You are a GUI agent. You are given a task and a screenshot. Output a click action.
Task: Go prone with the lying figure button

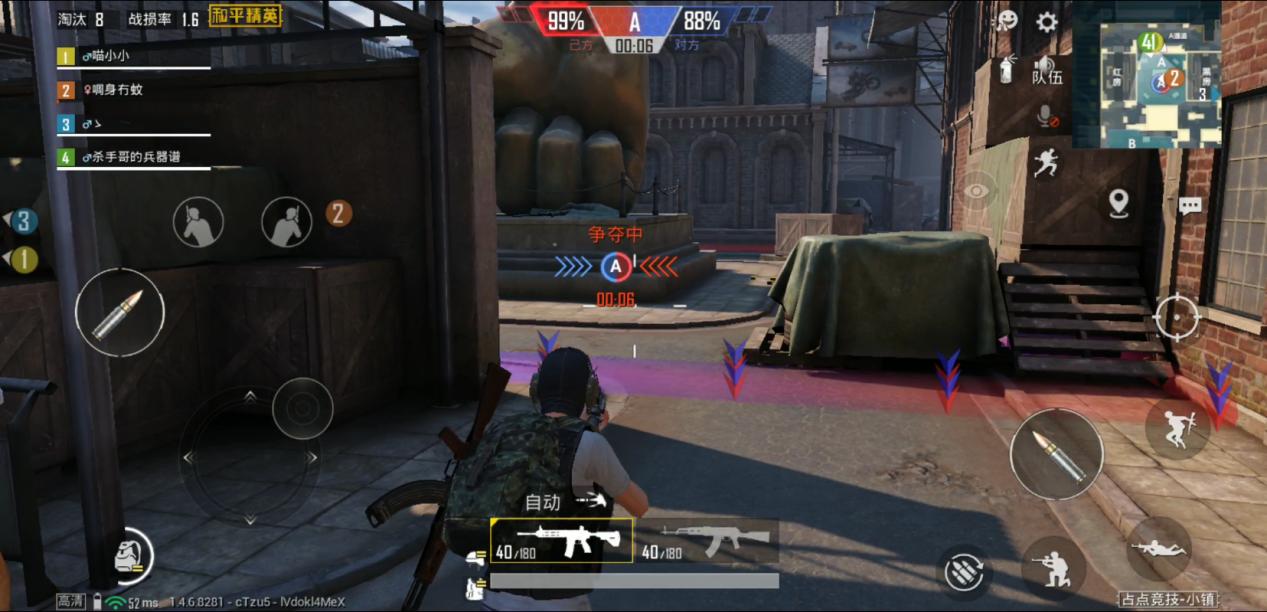pyautogui.click(x=1158, y=549)
